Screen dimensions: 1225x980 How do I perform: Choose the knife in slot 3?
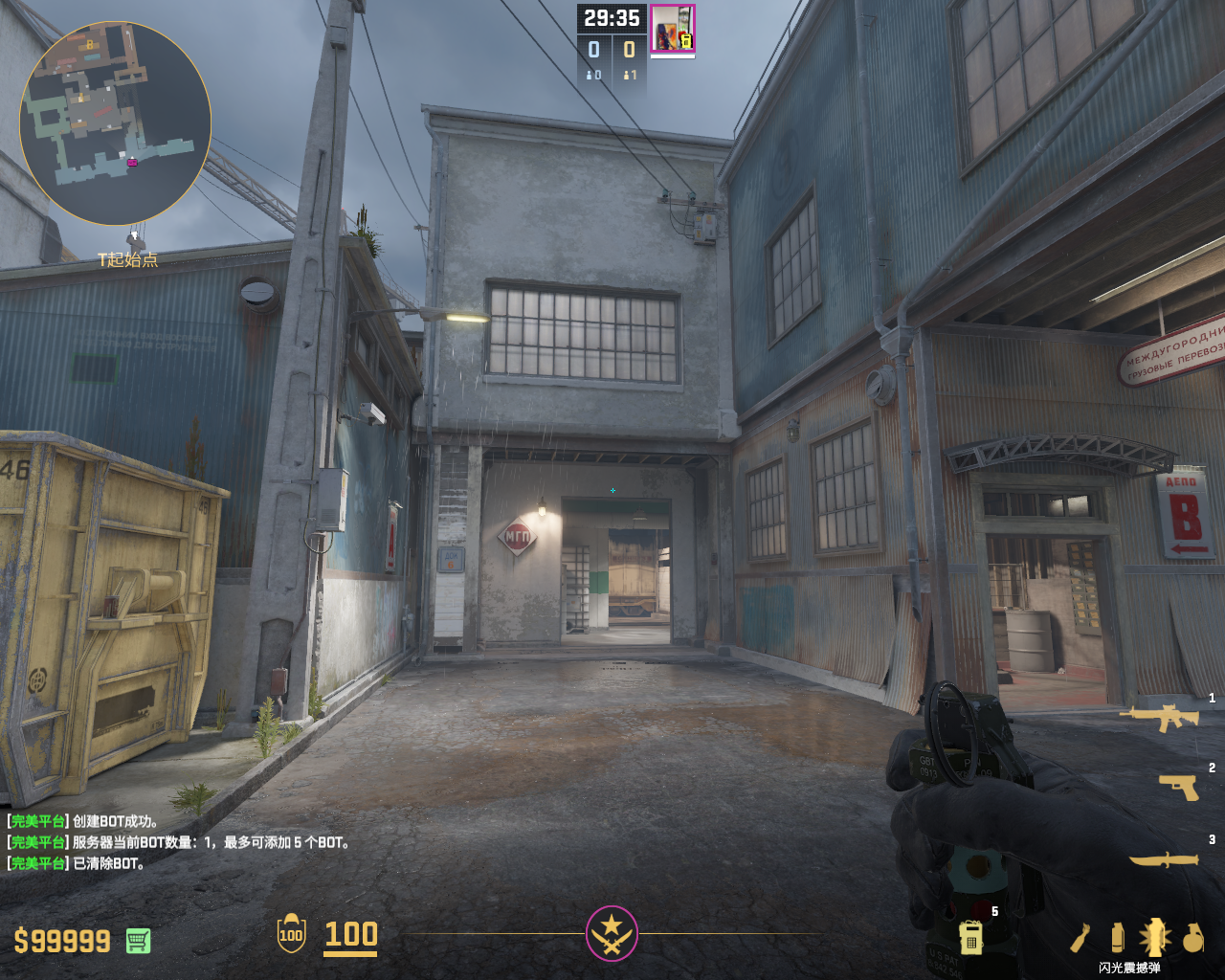(1164, 859)
